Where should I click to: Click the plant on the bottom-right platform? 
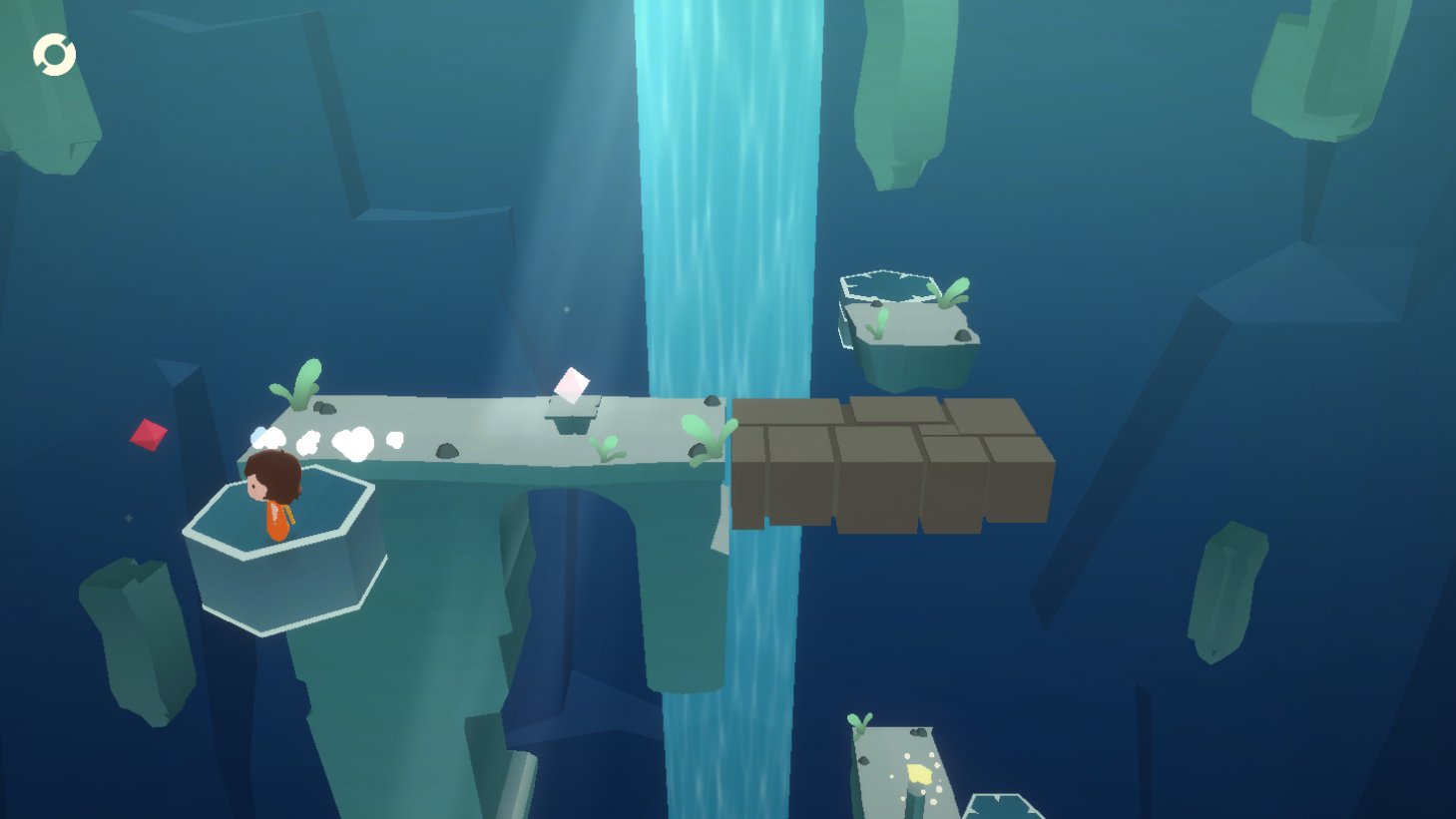click(860, 723)
